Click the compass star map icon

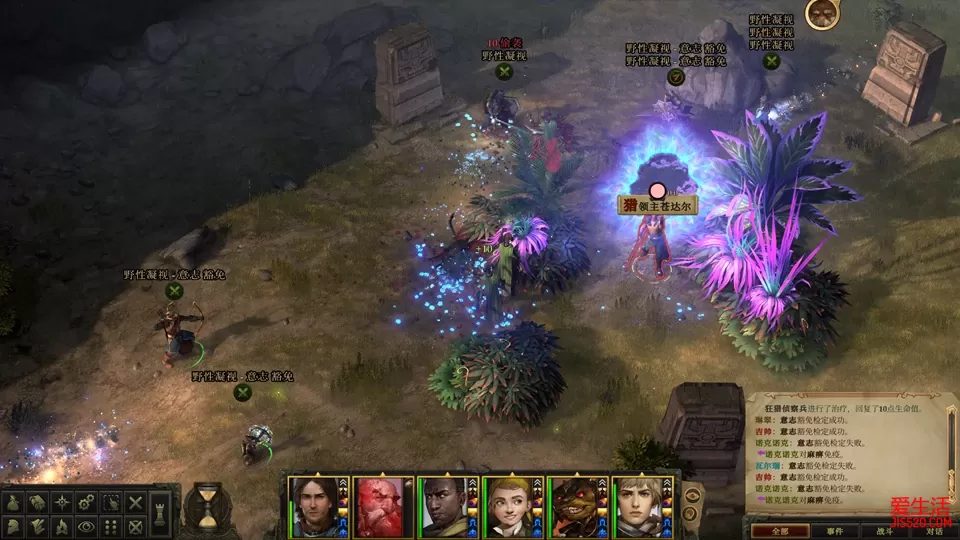click(x=63, y=502)
